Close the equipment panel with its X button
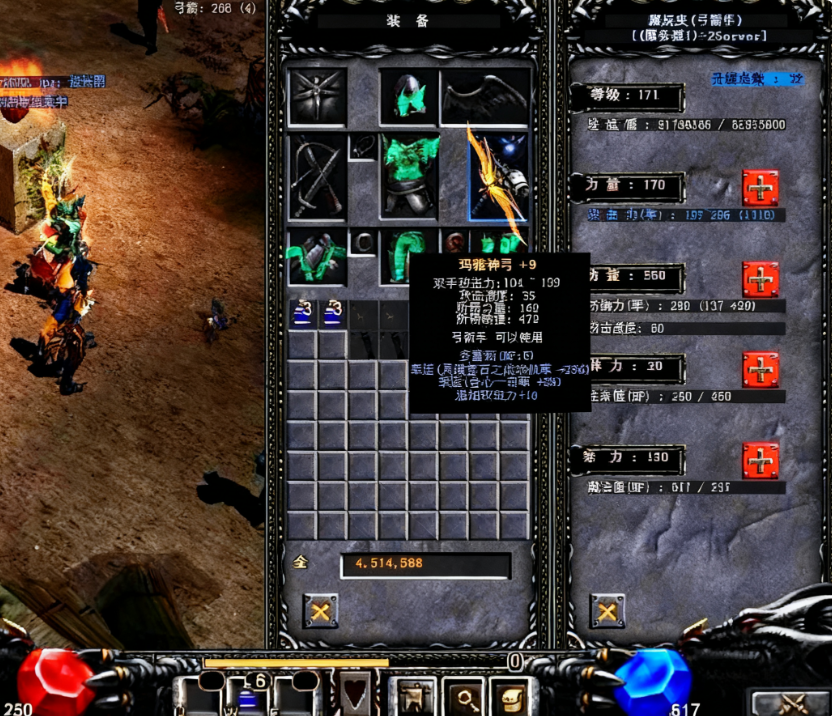The image size is (832, 716). pyautogui.click(x=320, y=610)
